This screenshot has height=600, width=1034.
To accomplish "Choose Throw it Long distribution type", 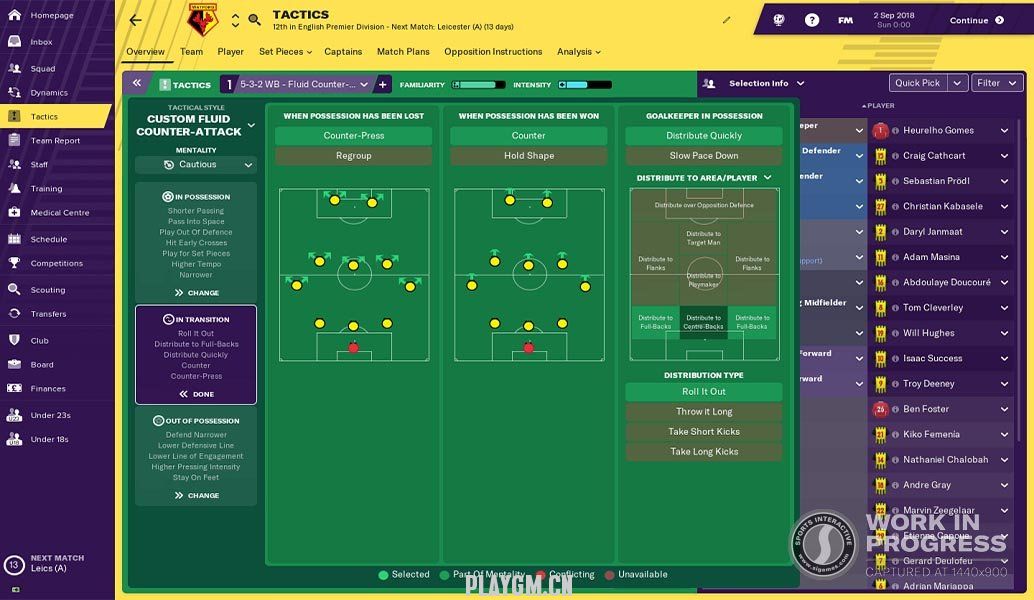I will (x=704, y=412).
